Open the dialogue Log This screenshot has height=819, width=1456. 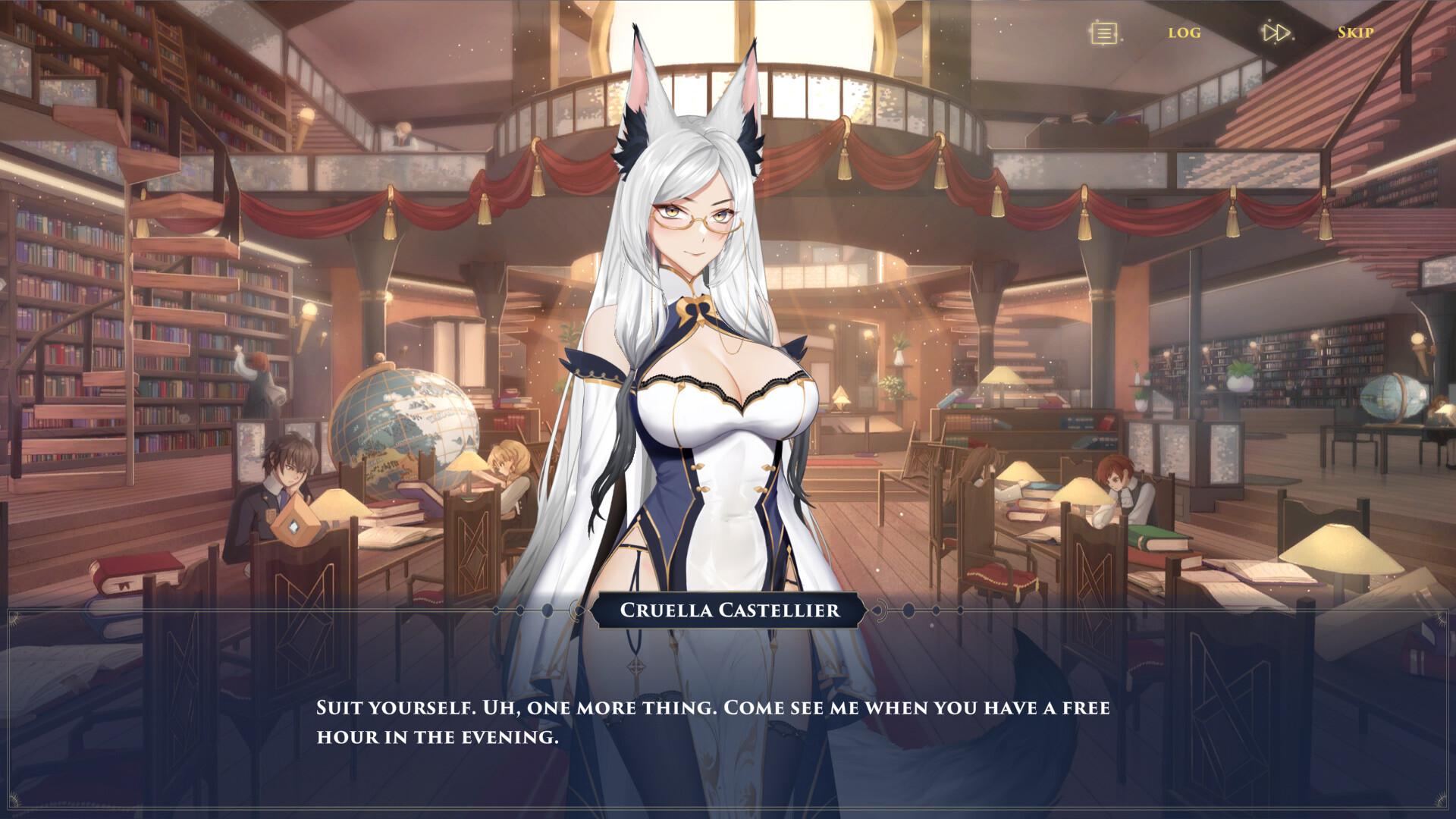(x=1184, y=33)
